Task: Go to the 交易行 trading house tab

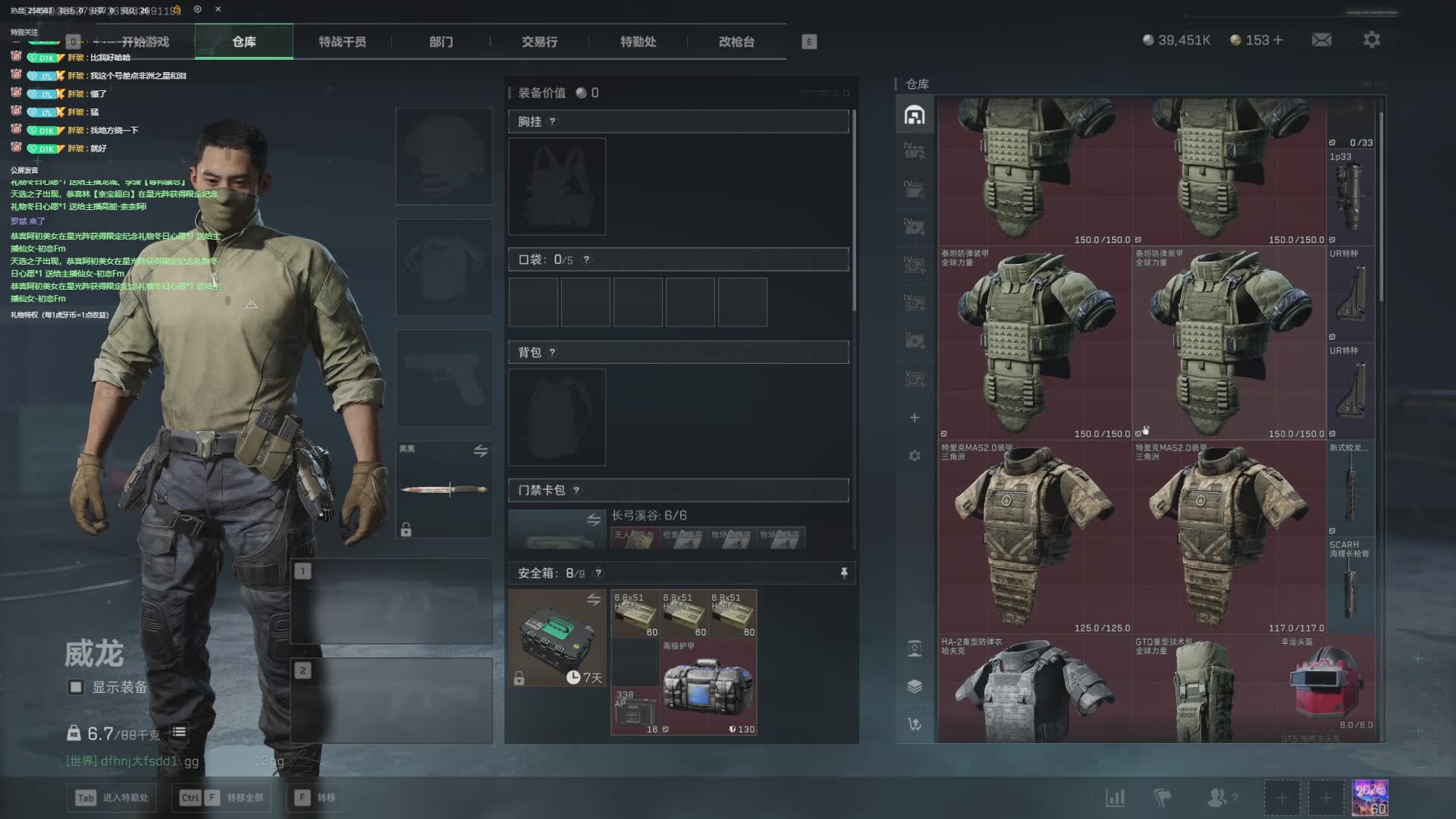Action: [x=539, y=42]
